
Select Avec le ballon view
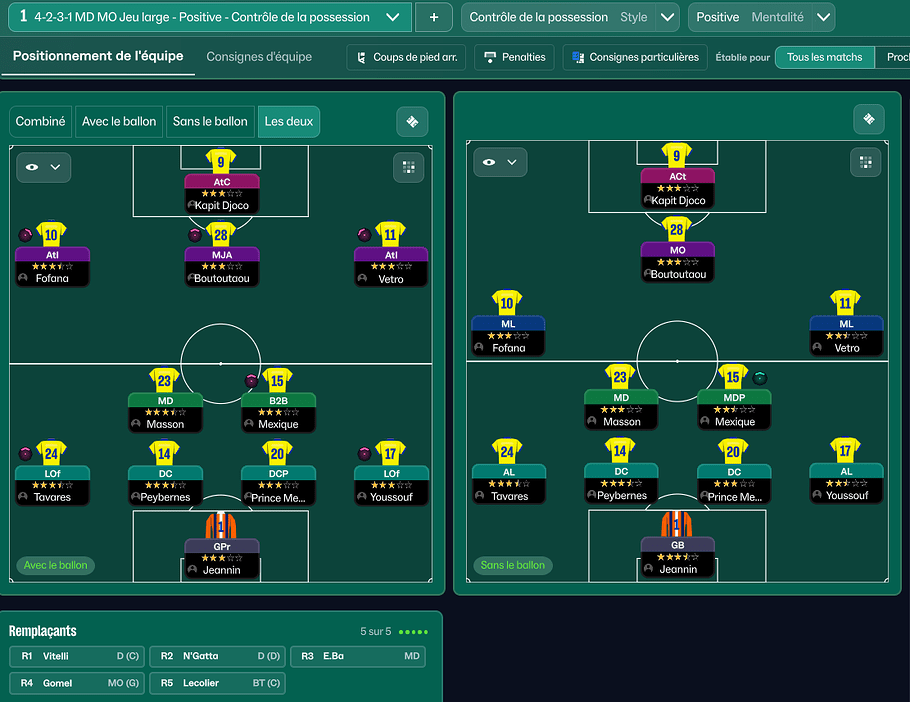click(119, 121)
